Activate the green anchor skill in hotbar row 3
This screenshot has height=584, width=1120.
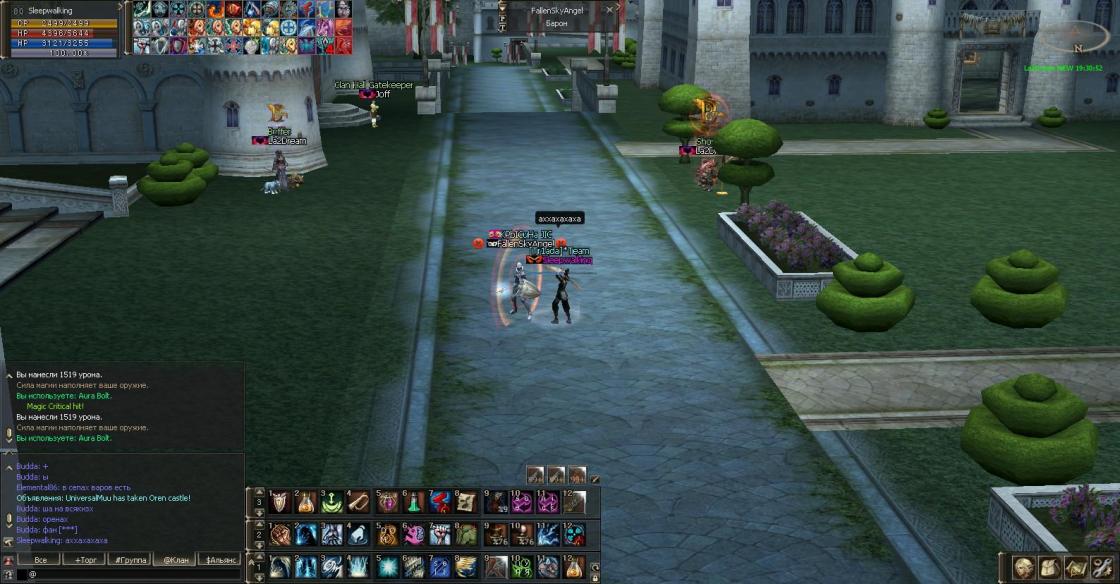point(332,502)
